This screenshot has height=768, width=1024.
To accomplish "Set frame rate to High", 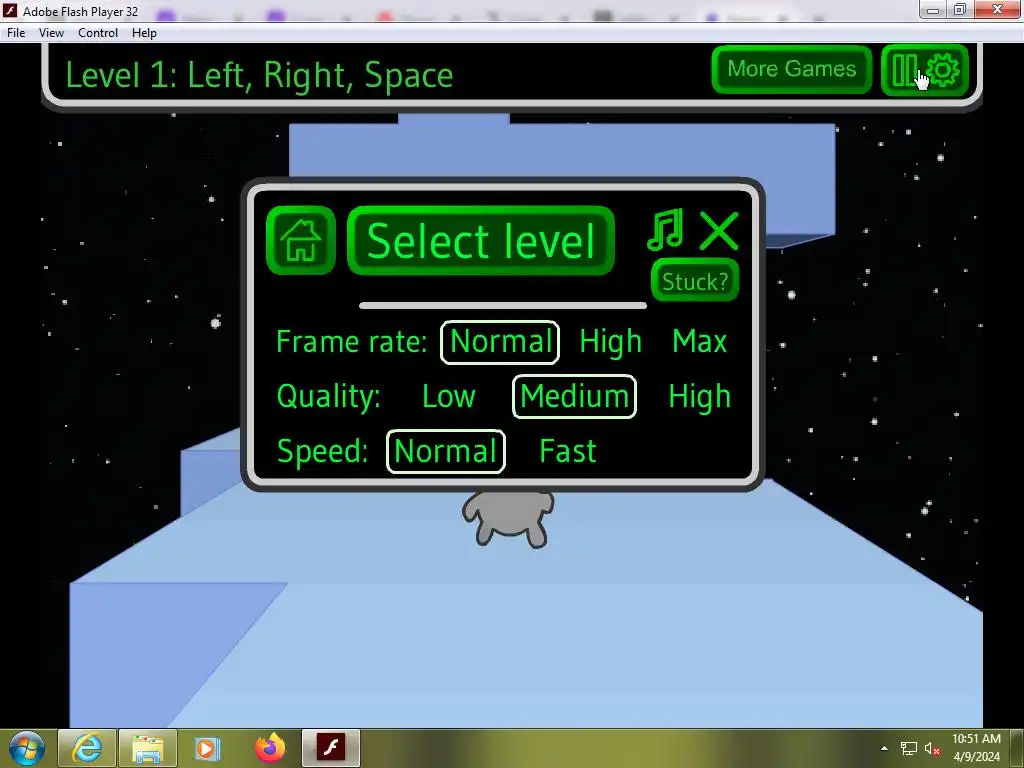I will tap(610, 342).
